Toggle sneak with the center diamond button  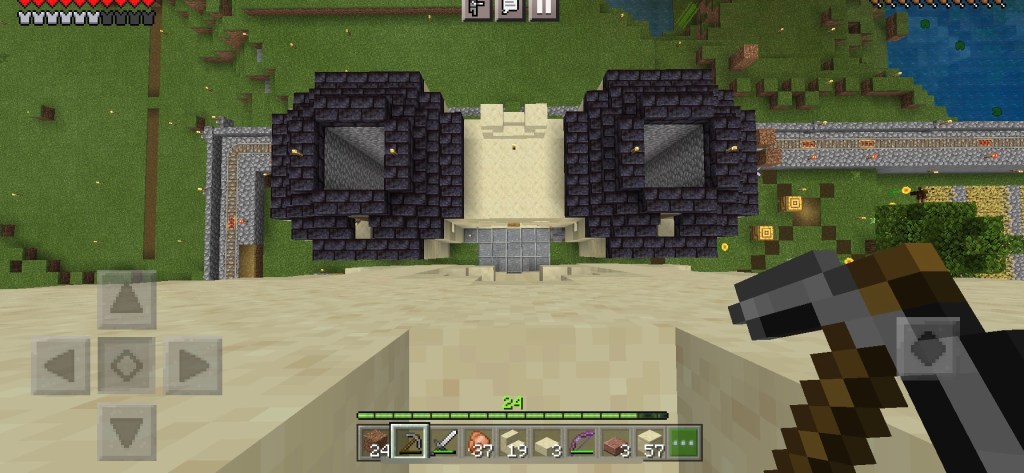point(126,366)
